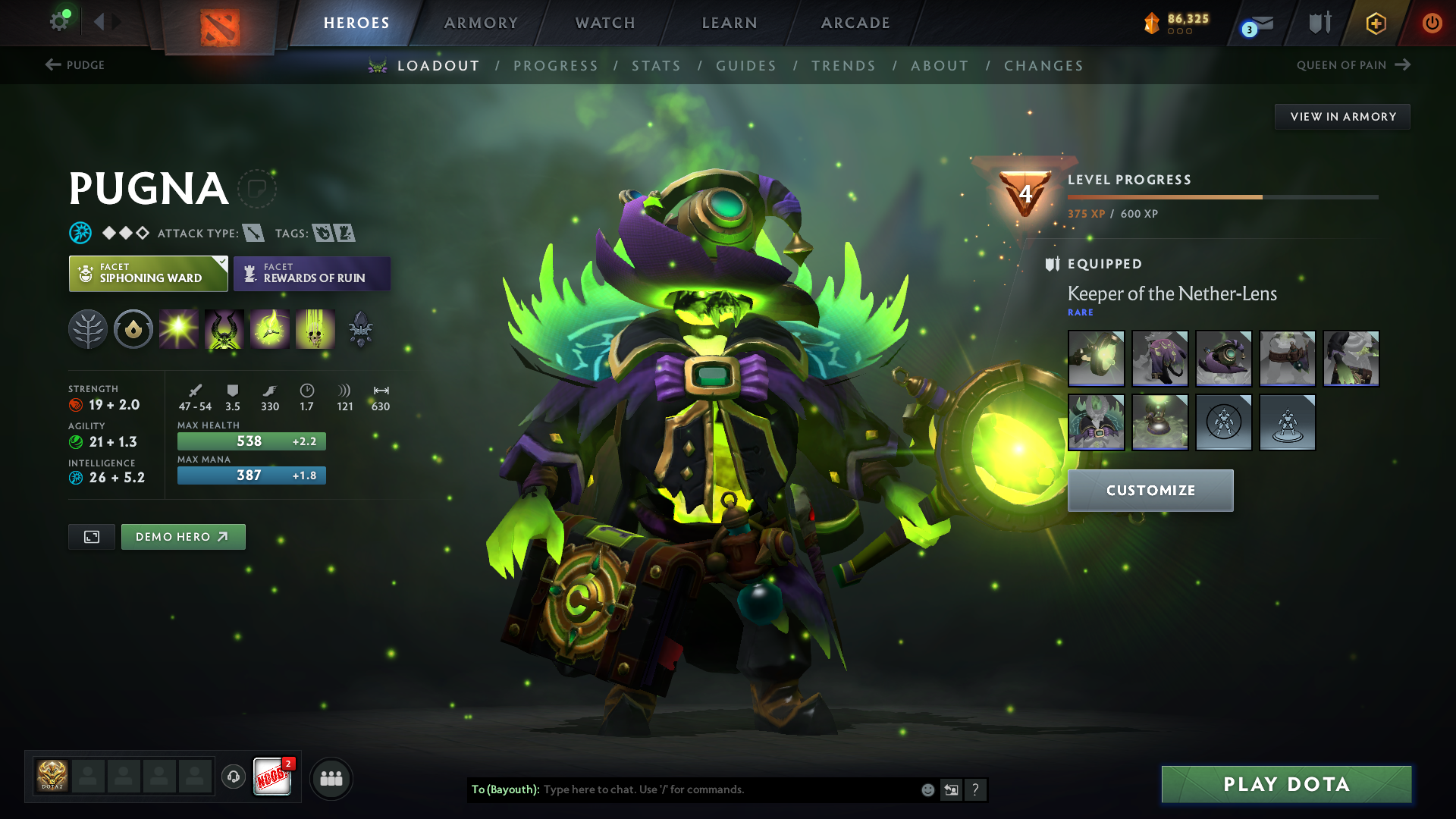The width and height of the screenshot is (1456, 819).
Task: Focus the chat input field
Action: point(728,789)
